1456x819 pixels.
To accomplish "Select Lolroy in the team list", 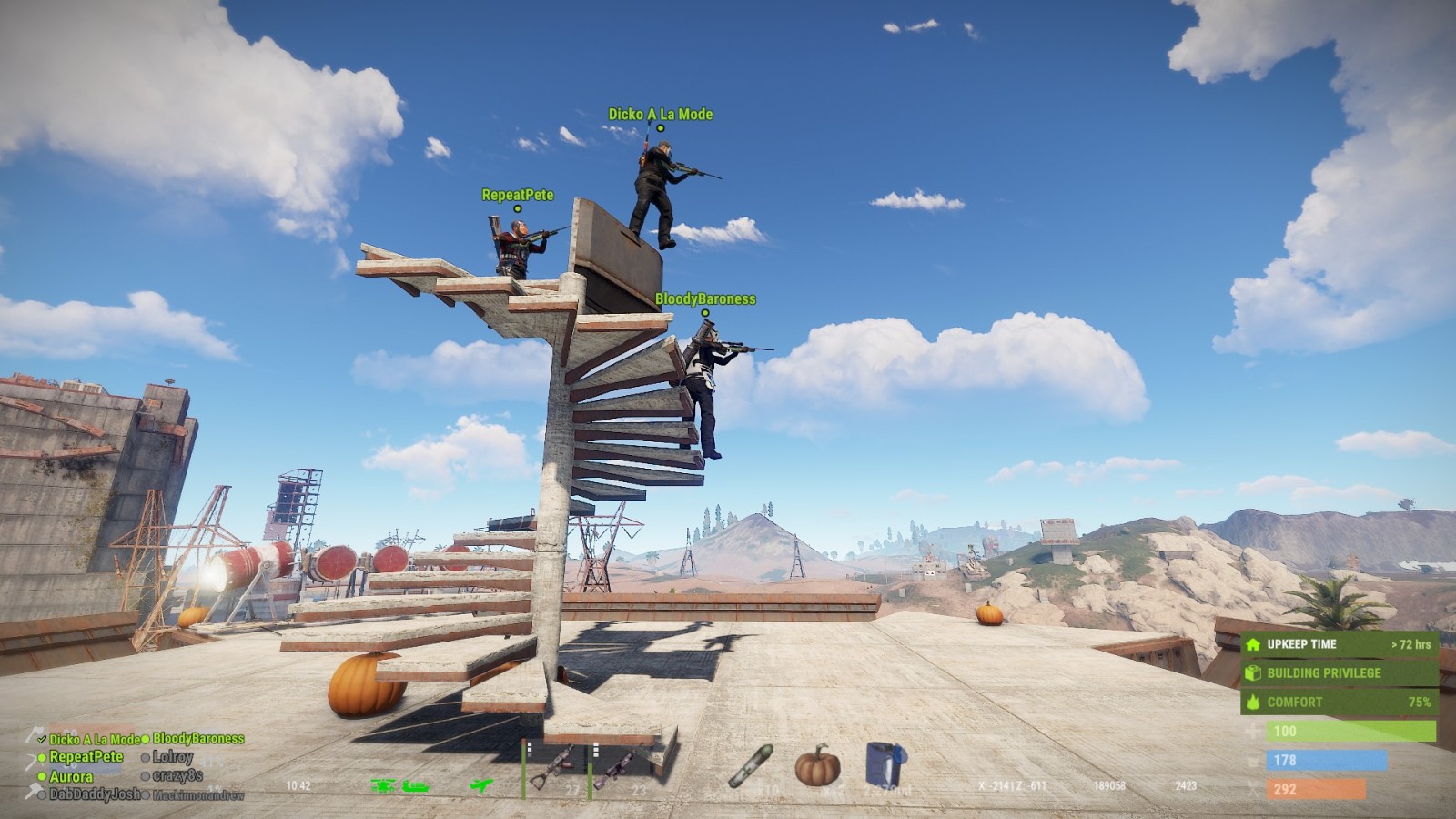I will tap(172, 757).
